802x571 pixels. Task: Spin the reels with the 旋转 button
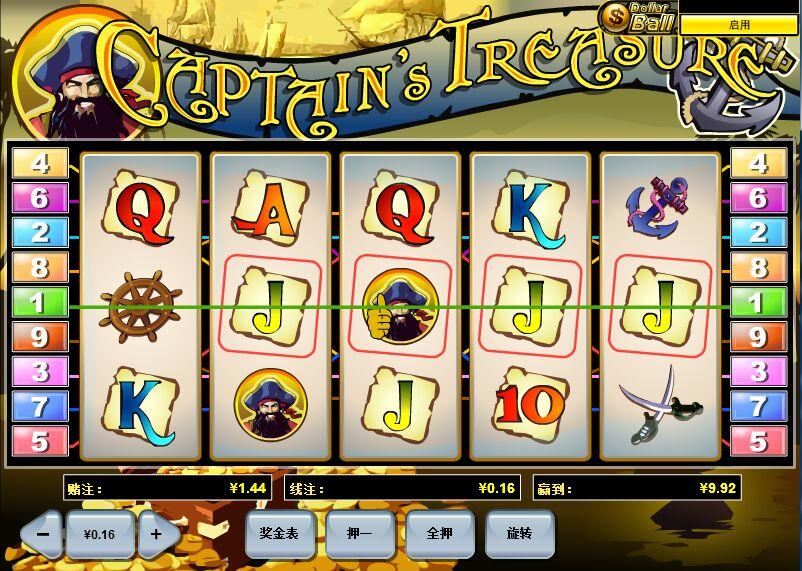520,533
